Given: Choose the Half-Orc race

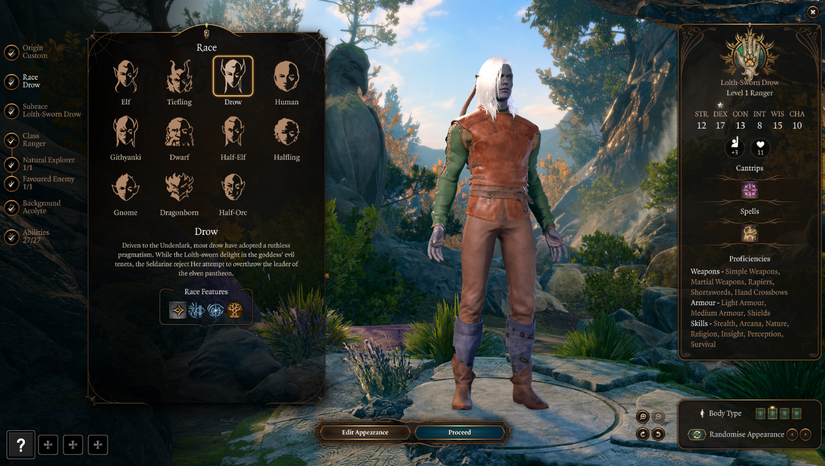Looking at the screenshot, I should point(233,187).
